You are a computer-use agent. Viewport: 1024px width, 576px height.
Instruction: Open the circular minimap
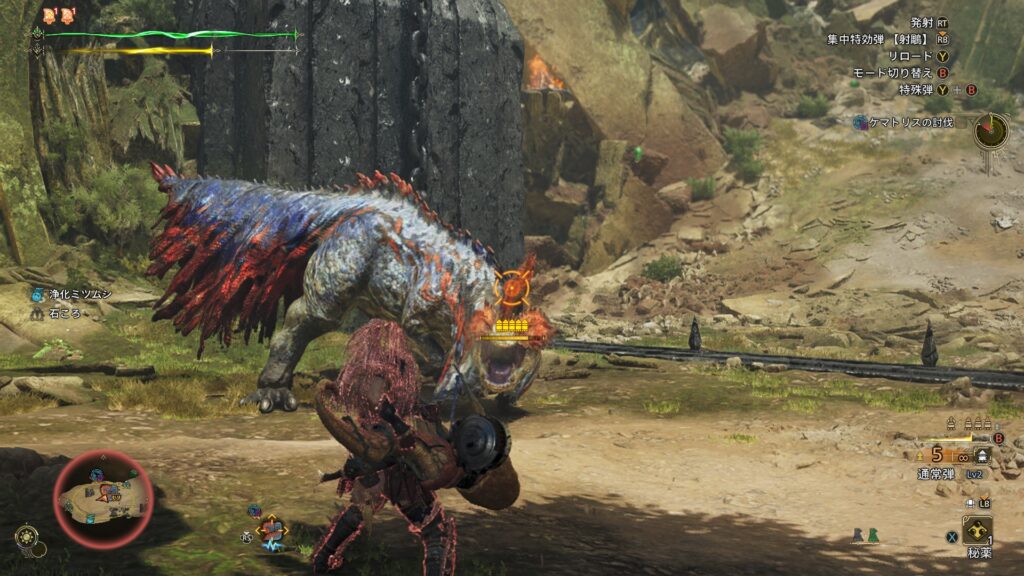(x=103, y=498)
